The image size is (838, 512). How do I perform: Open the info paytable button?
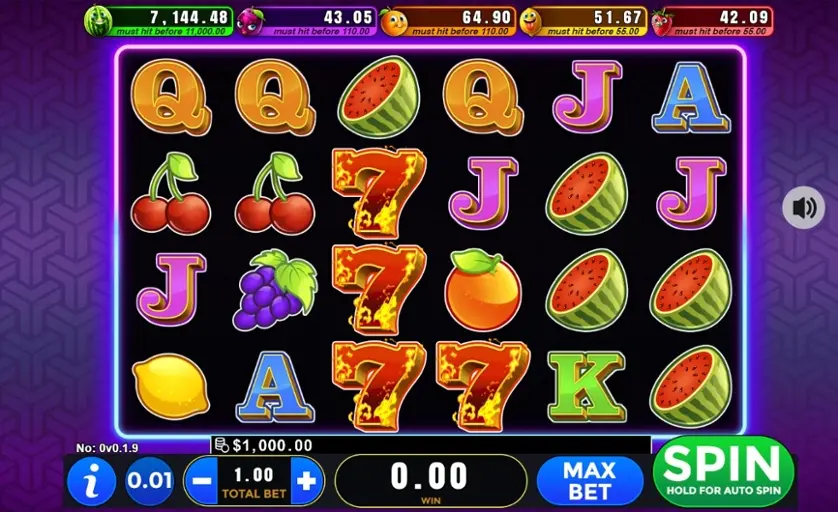(92, 481)
